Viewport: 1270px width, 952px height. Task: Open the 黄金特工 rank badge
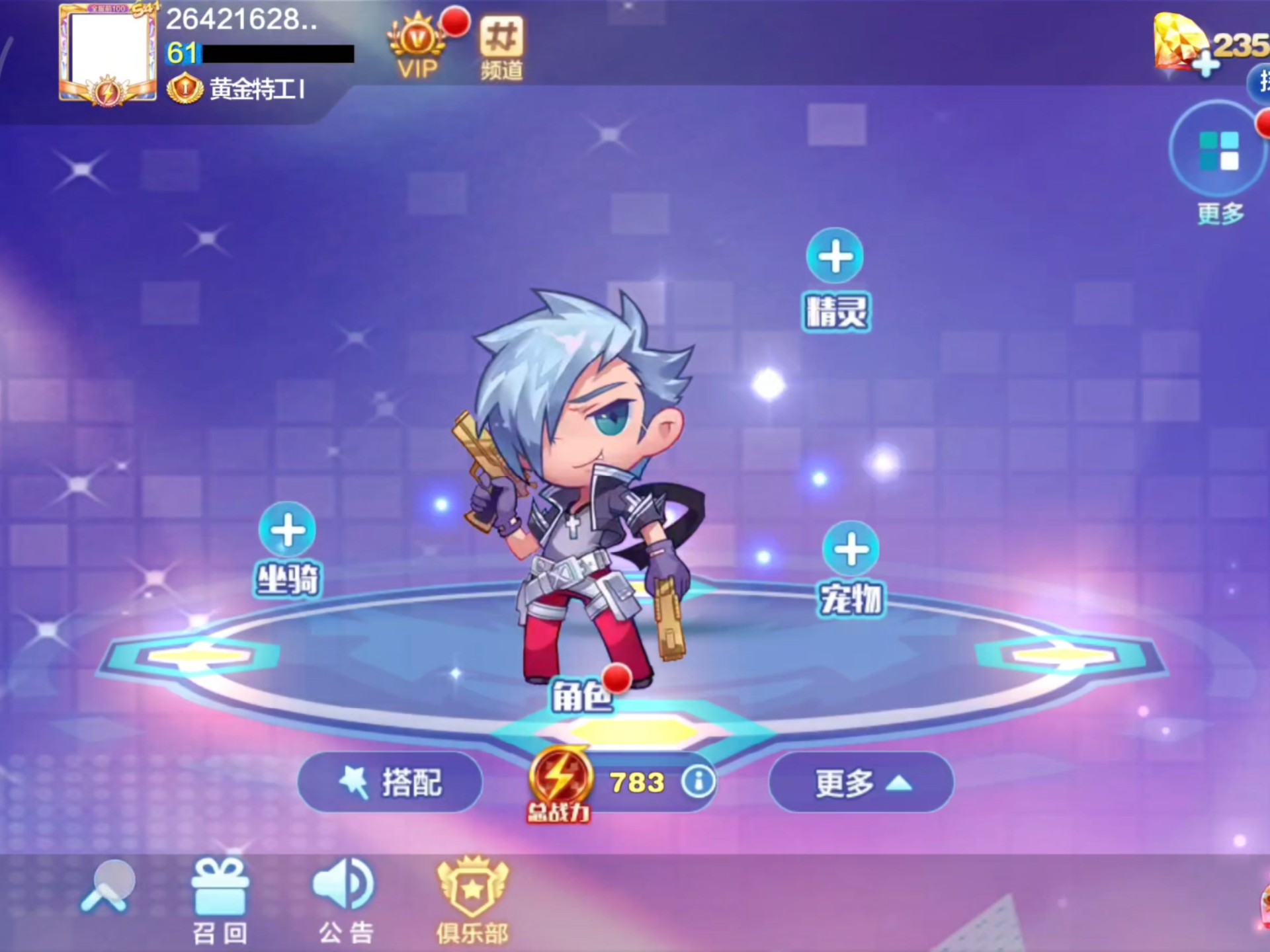tap(185, 88)
